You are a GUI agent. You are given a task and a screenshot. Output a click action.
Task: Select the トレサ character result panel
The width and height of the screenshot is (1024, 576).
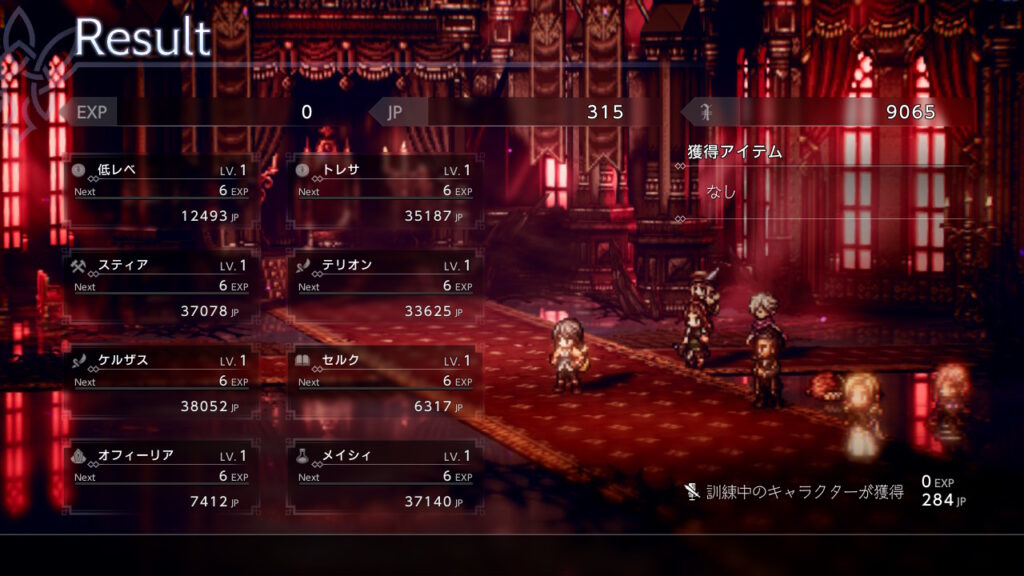tap(384, 191)
